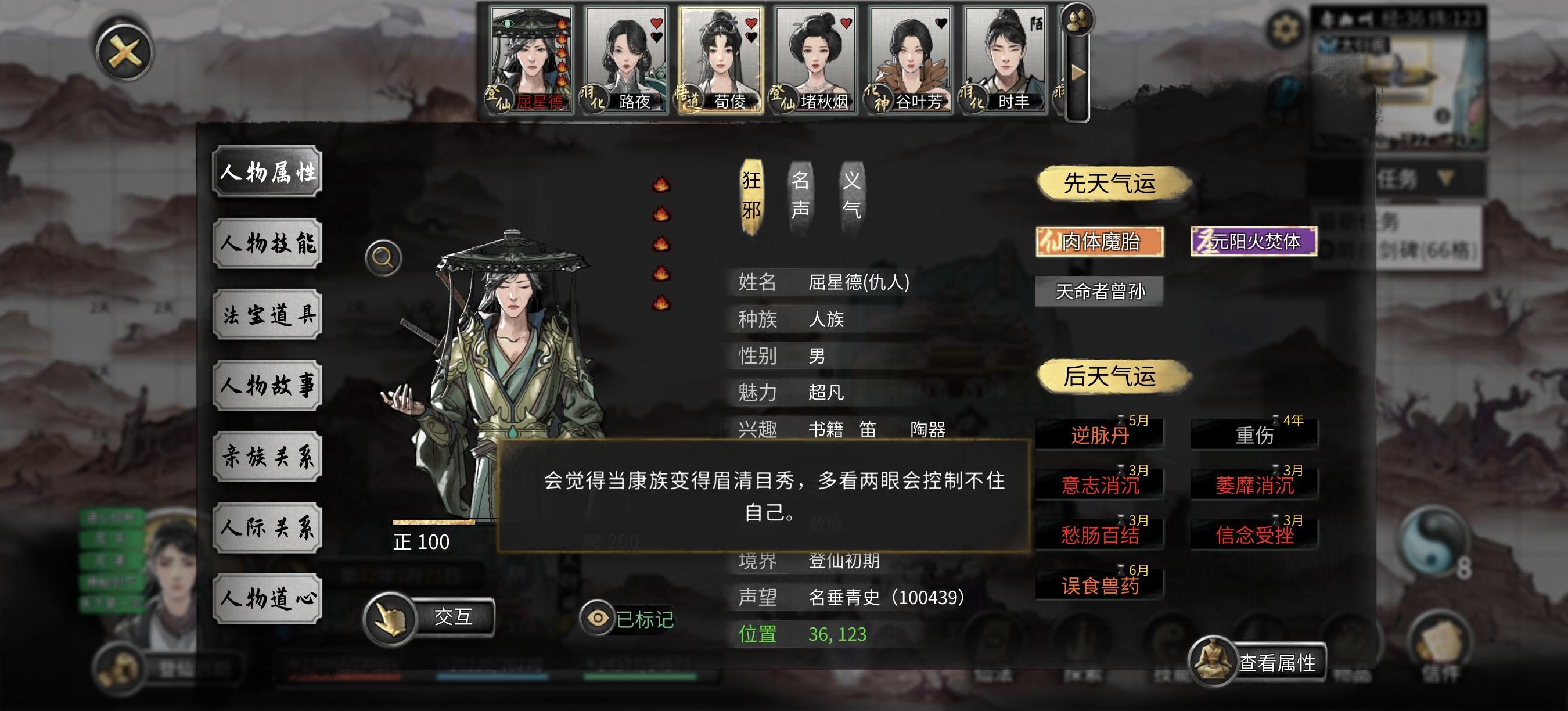
Task: Click the 逆脉丹 acquired fortune entry
Action: pyautogui.click(x=1099, y=435)
